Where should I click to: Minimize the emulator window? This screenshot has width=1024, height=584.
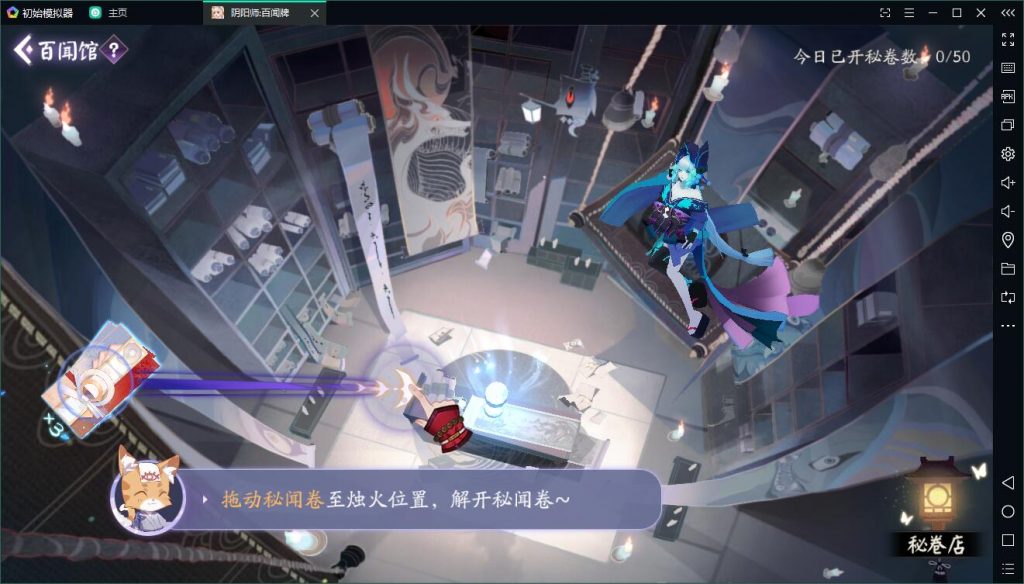pos(932,13)
